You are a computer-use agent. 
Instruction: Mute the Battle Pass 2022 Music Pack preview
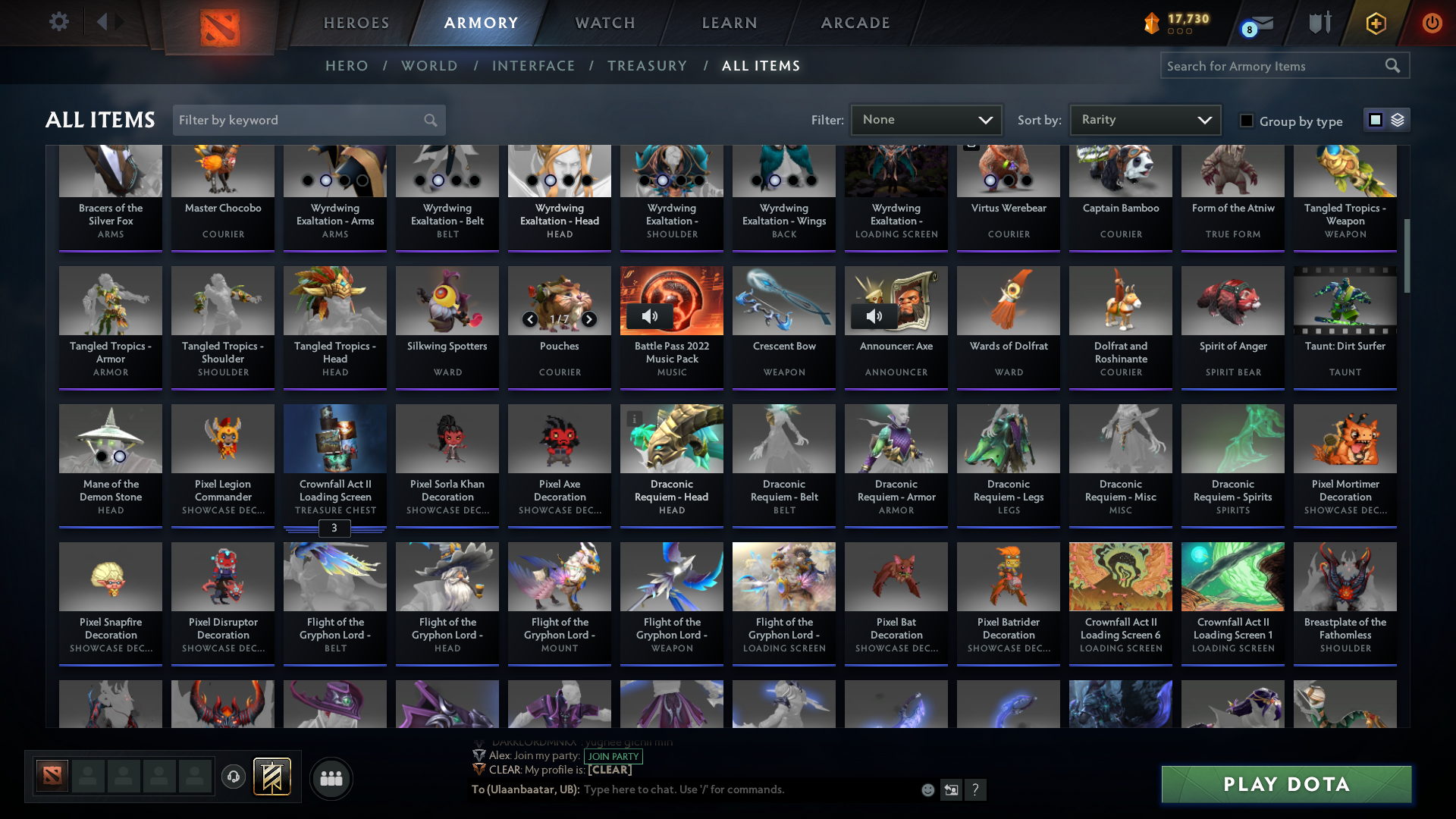(x=650, y=316)
